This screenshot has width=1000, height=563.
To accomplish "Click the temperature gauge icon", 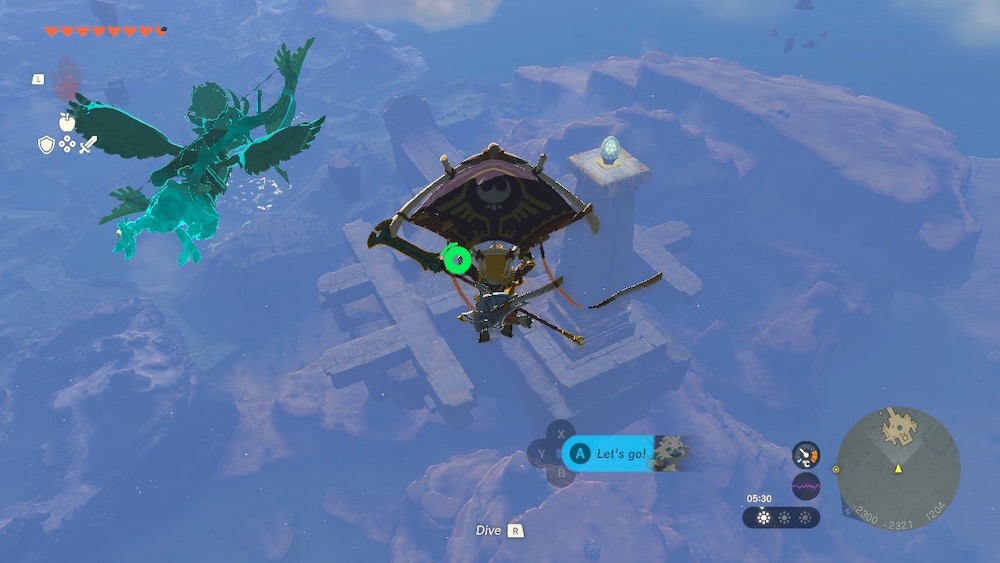I will coord(805,455).
